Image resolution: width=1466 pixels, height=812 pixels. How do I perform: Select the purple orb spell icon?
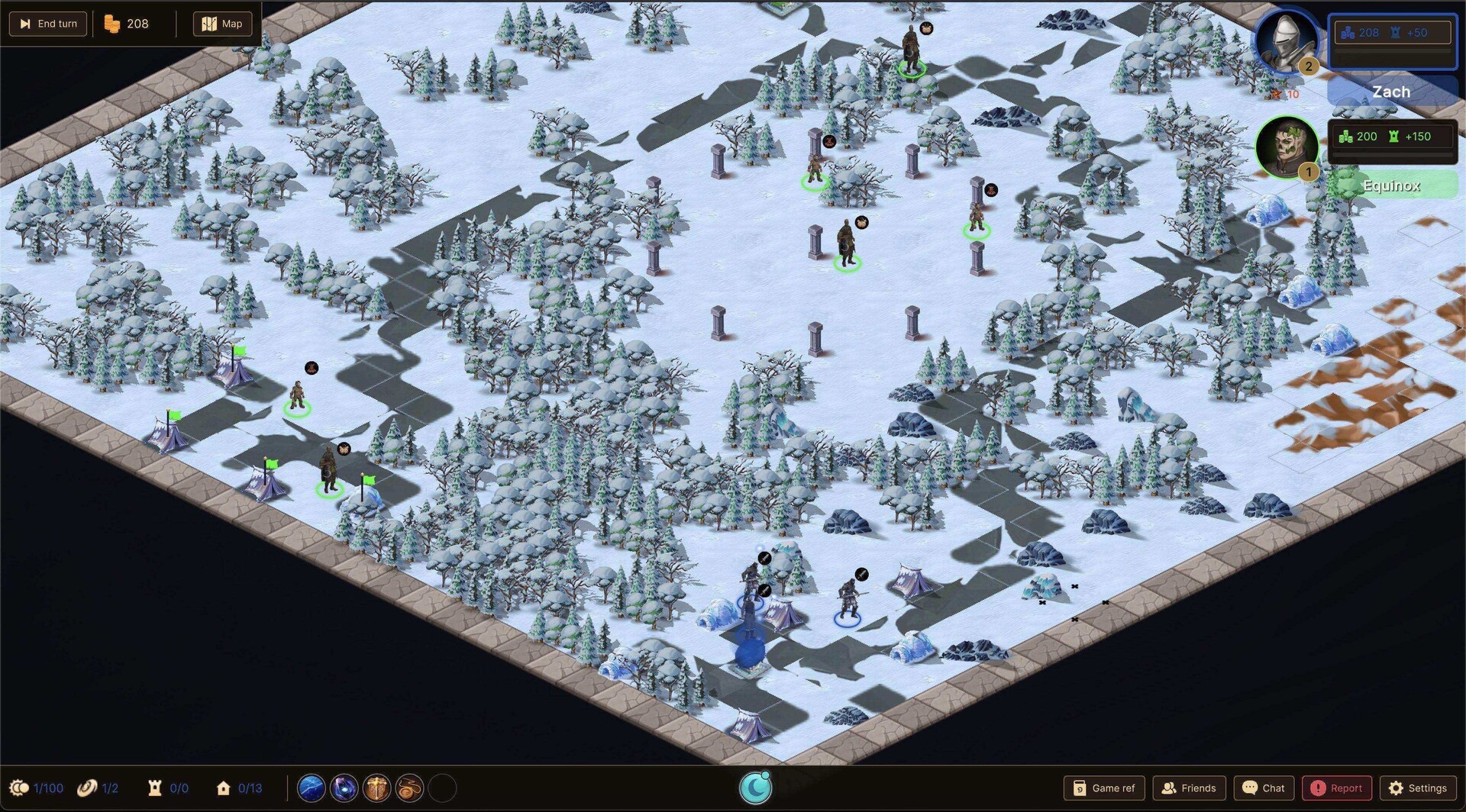(x=345, y=788)
